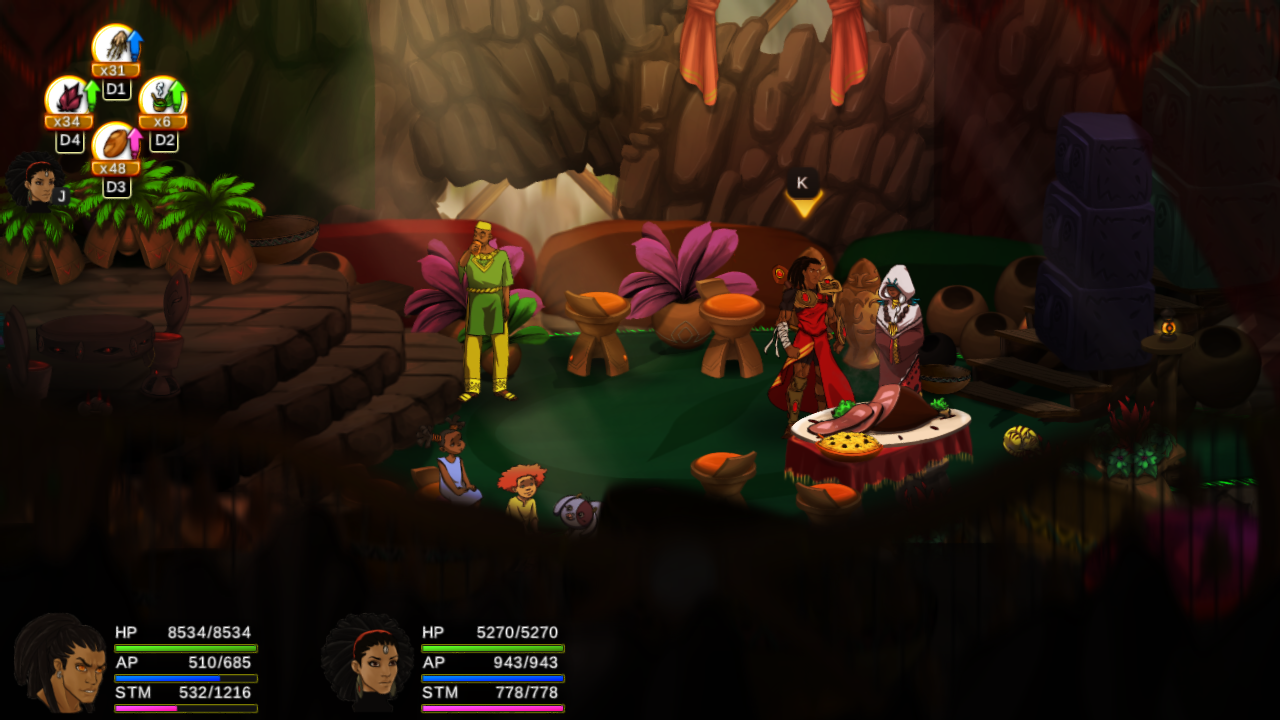Image resolution: width=1280 pixels, height=720 pixels.
Task: Select the steaming green bowl item
Action: [162, 100]
